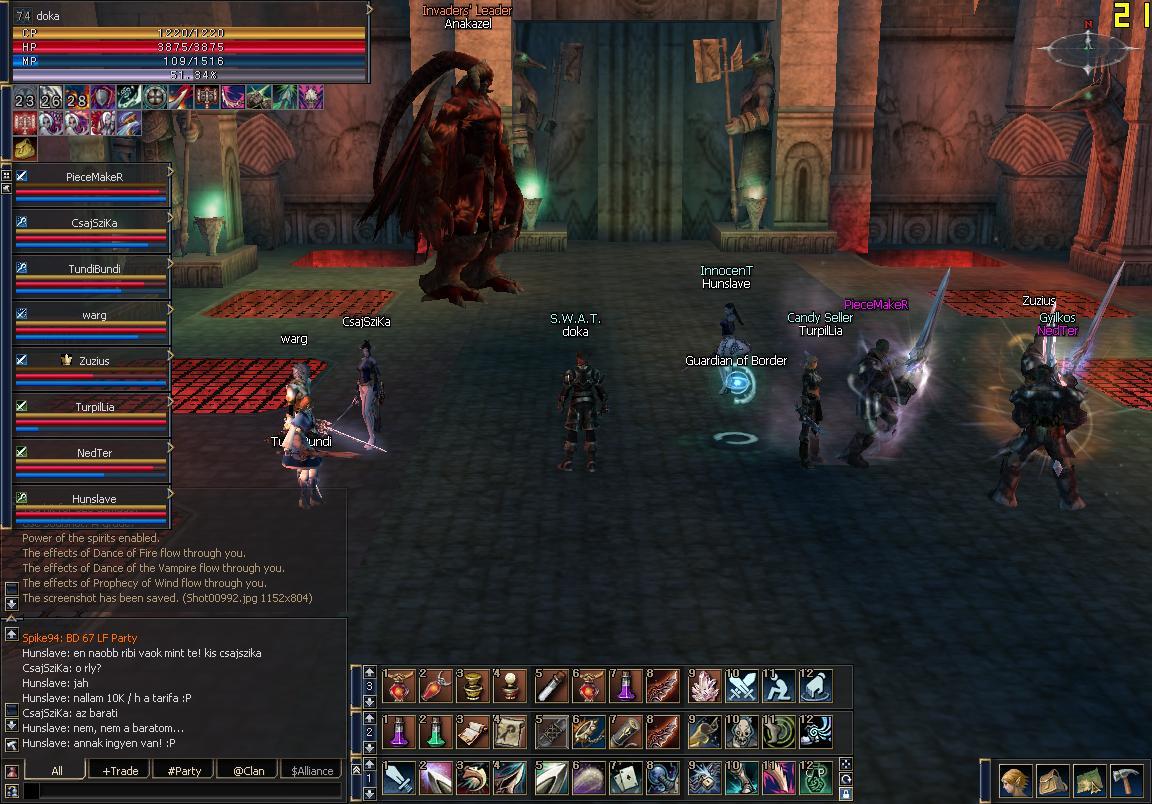This screenshot has width=1152, height=804.
Task: Open the #Party chat tab
Action: tap(184, 770)
